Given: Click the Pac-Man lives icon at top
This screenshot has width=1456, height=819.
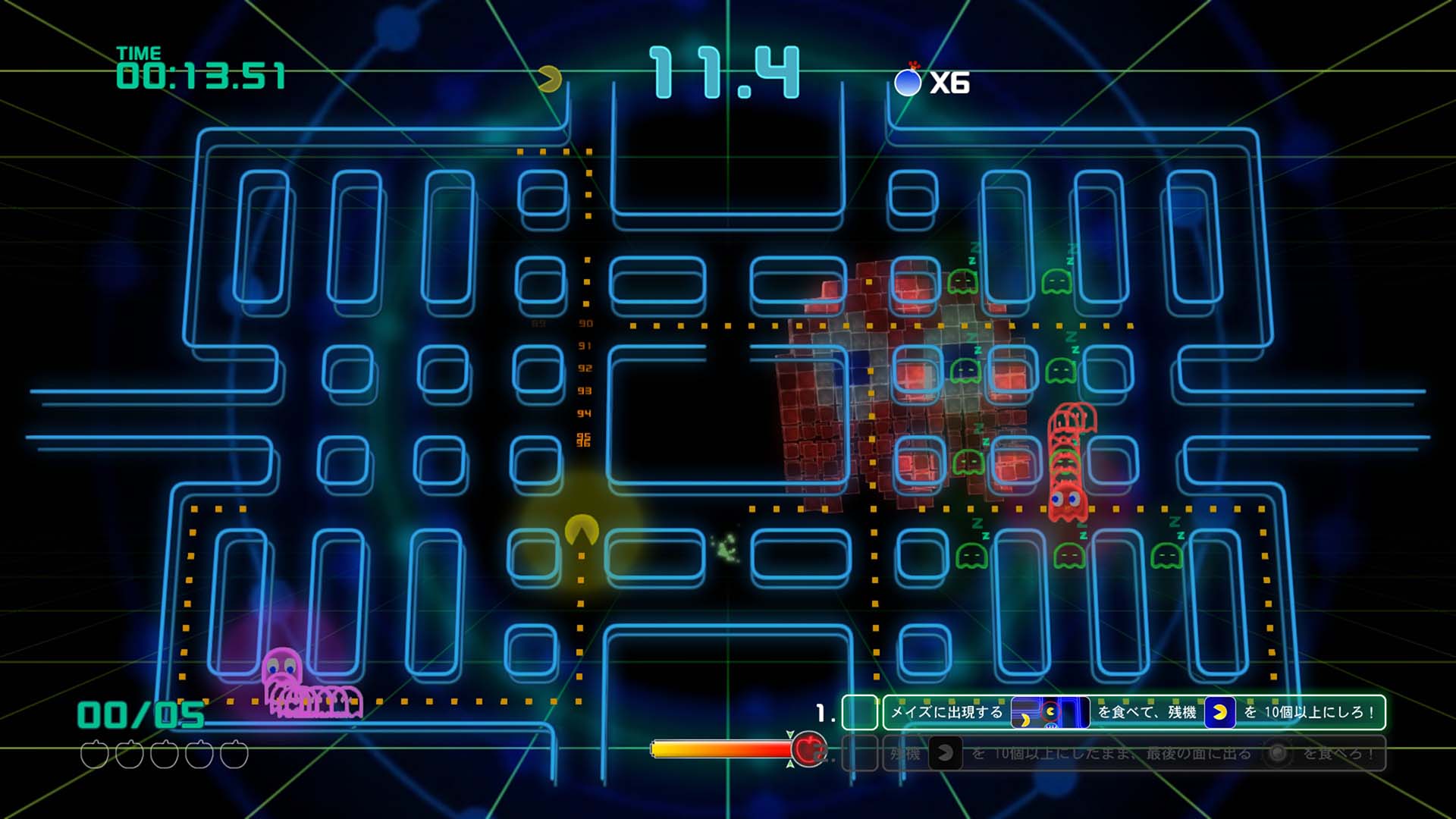Looking at the screenshot, I should (549, 78).
